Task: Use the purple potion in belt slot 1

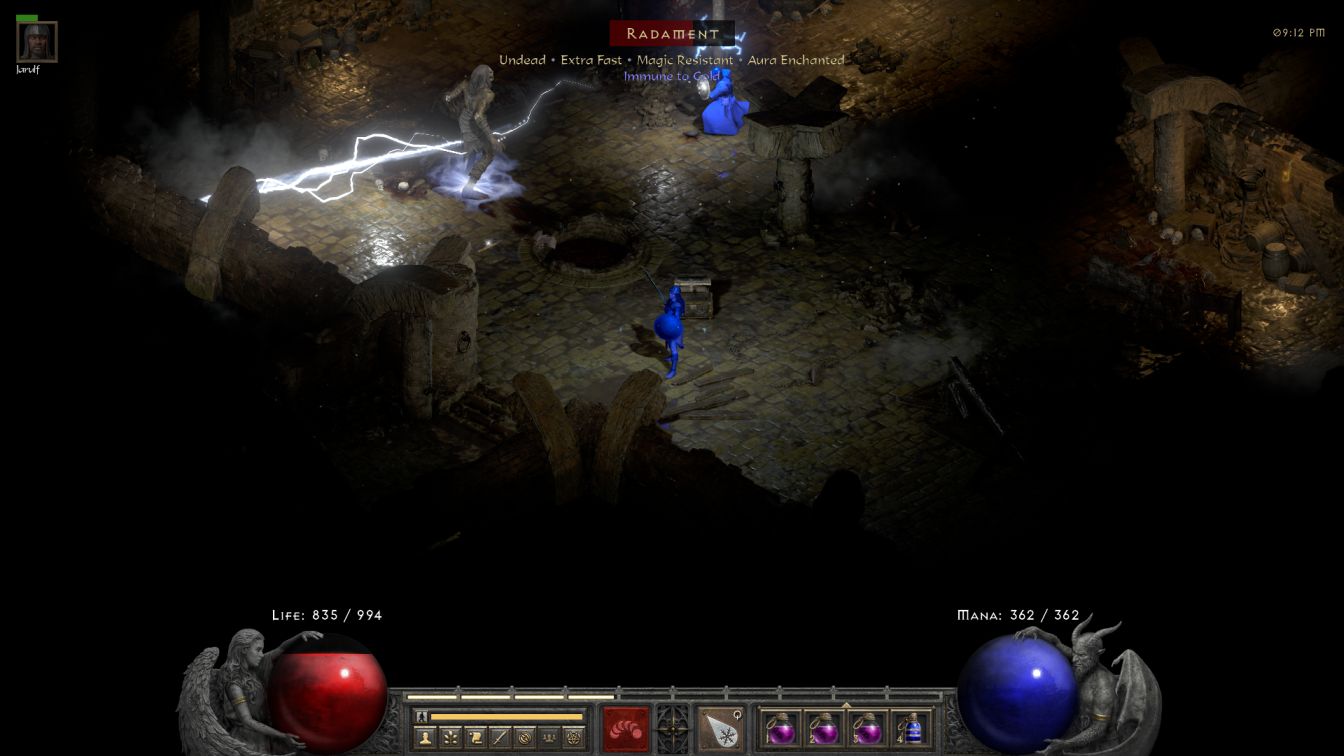Action: [x=781, y=728]
